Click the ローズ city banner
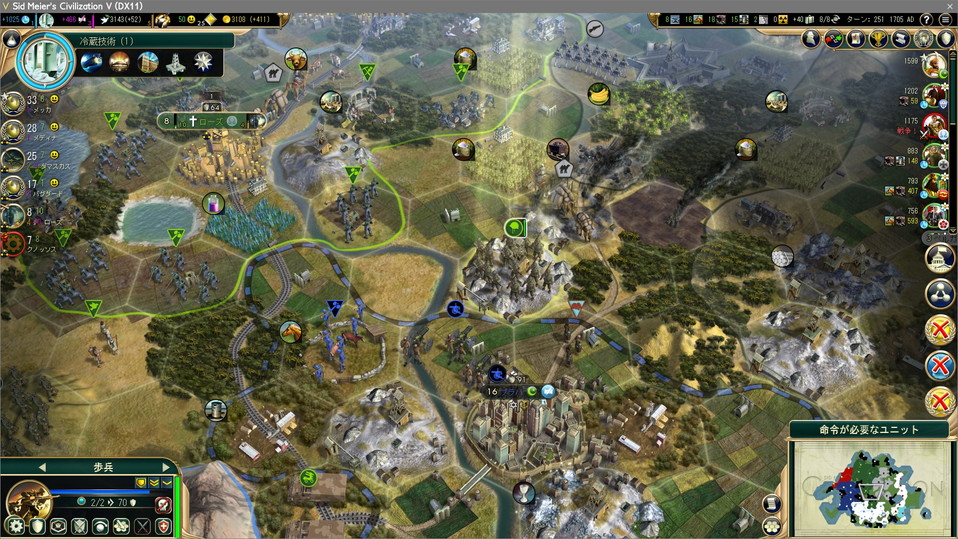This screenshot has height=539, width=958. tap(210, 121)
